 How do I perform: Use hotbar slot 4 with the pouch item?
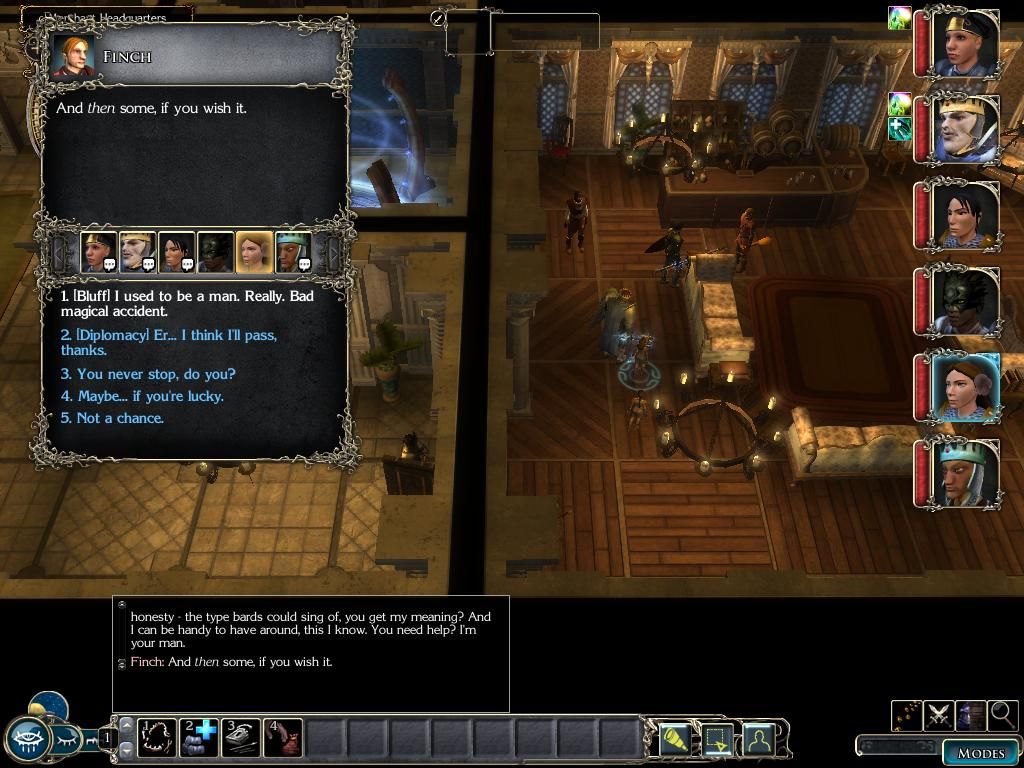tap(283, 738)
